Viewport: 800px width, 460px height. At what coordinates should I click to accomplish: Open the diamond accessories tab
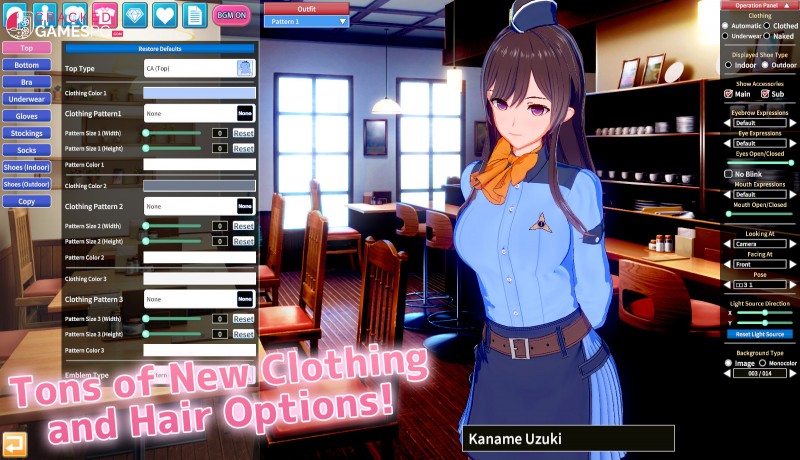(137, 14)
